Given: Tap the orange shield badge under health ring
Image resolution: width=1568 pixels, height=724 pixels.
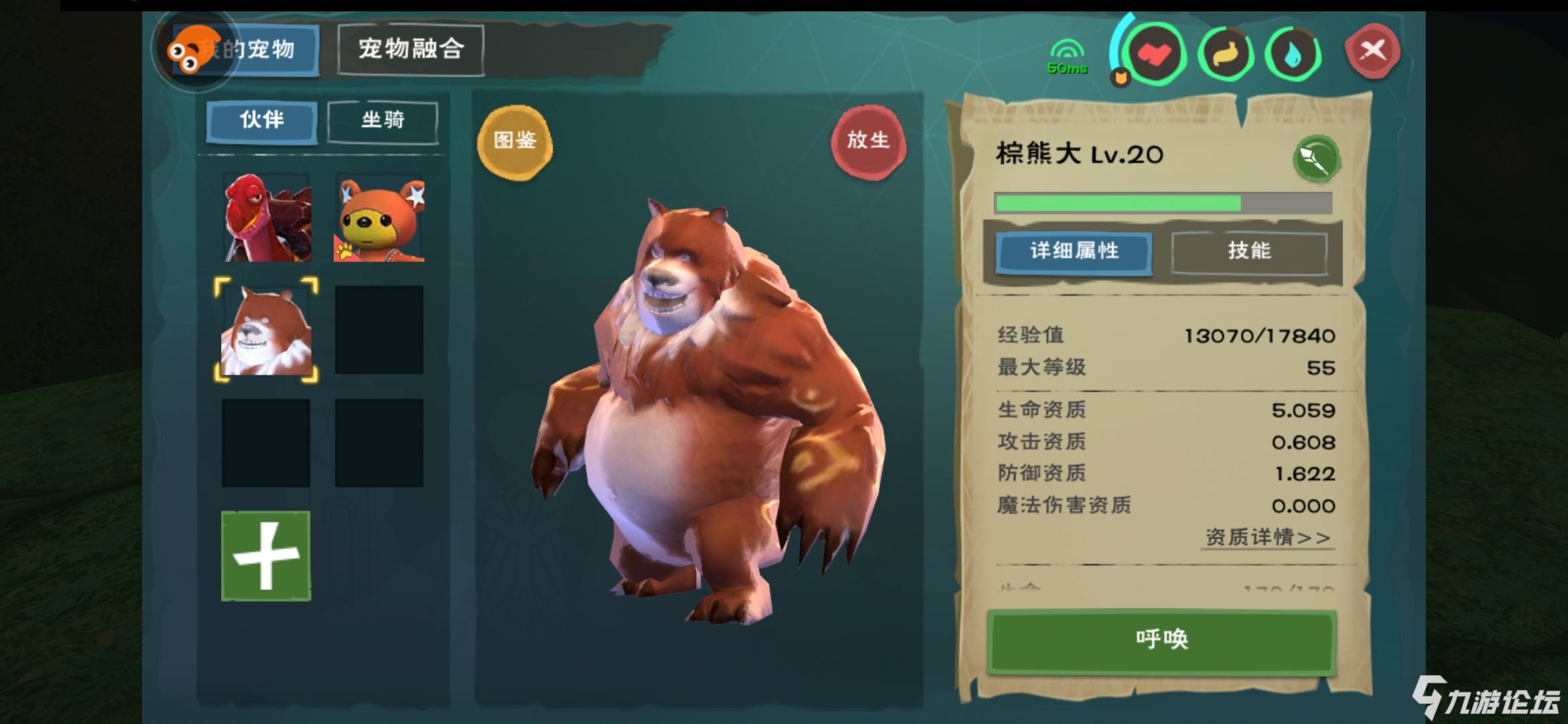Looking at the screenshot, I should 1120,76.
